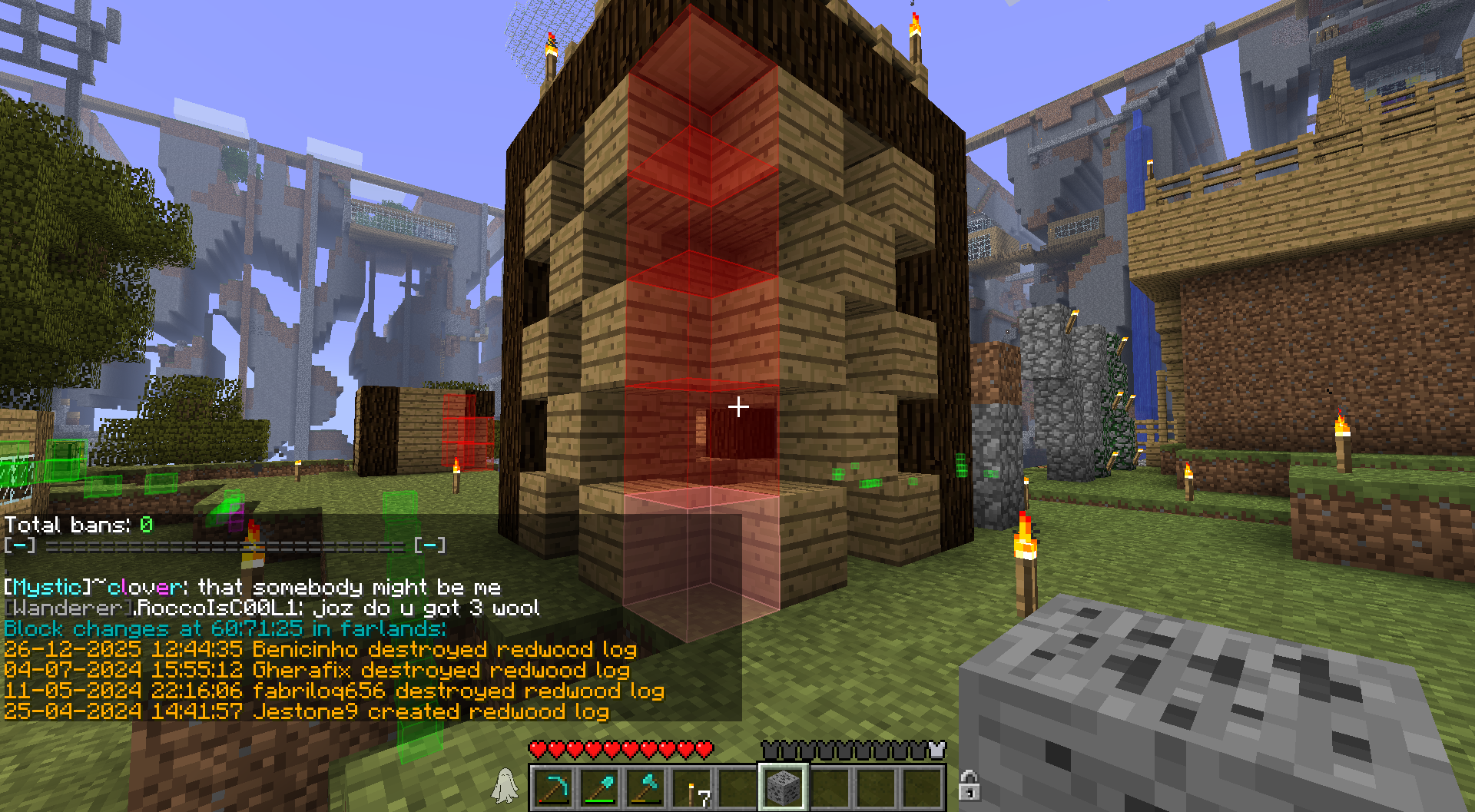The width and height of the screenshot is (1475, 812).
Task: Select the coal ore block slot
Action: (x=783, y=787)
